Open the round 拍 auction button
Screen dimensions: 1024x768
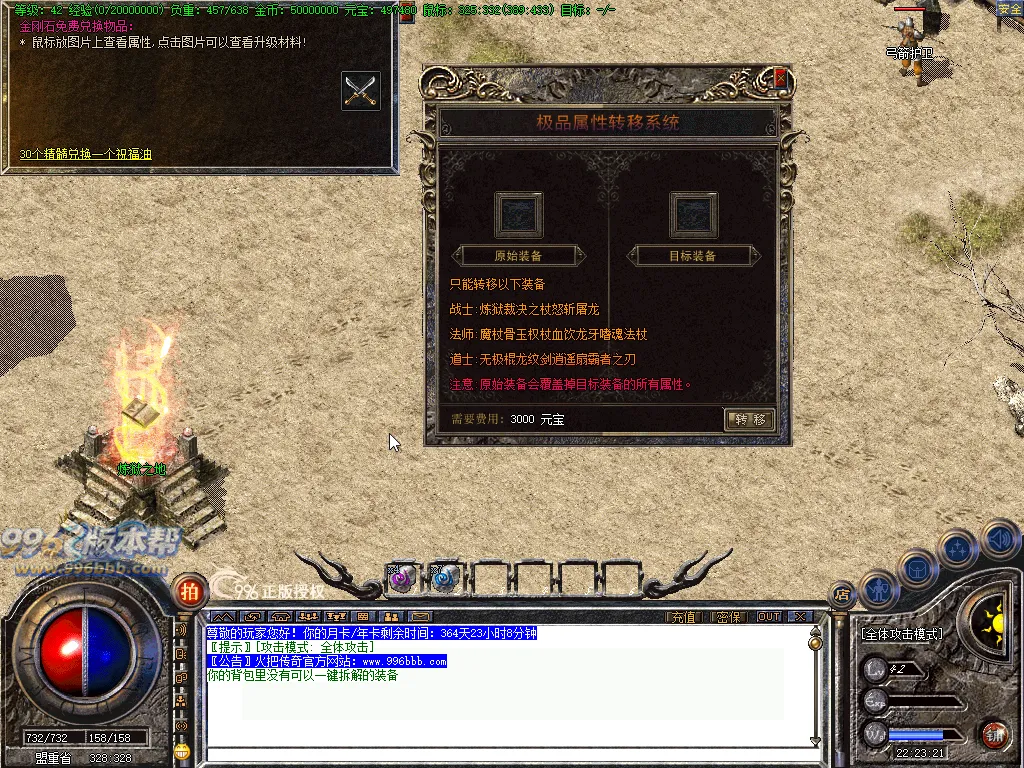[x=188, y=591]
